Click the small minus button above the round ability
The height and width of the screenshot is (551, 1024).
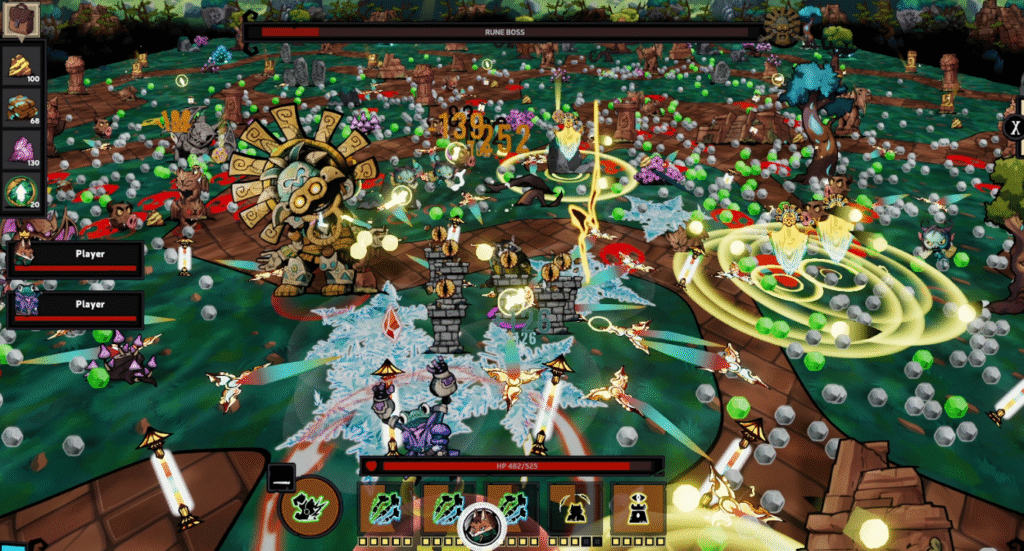(x=279, y=478)
